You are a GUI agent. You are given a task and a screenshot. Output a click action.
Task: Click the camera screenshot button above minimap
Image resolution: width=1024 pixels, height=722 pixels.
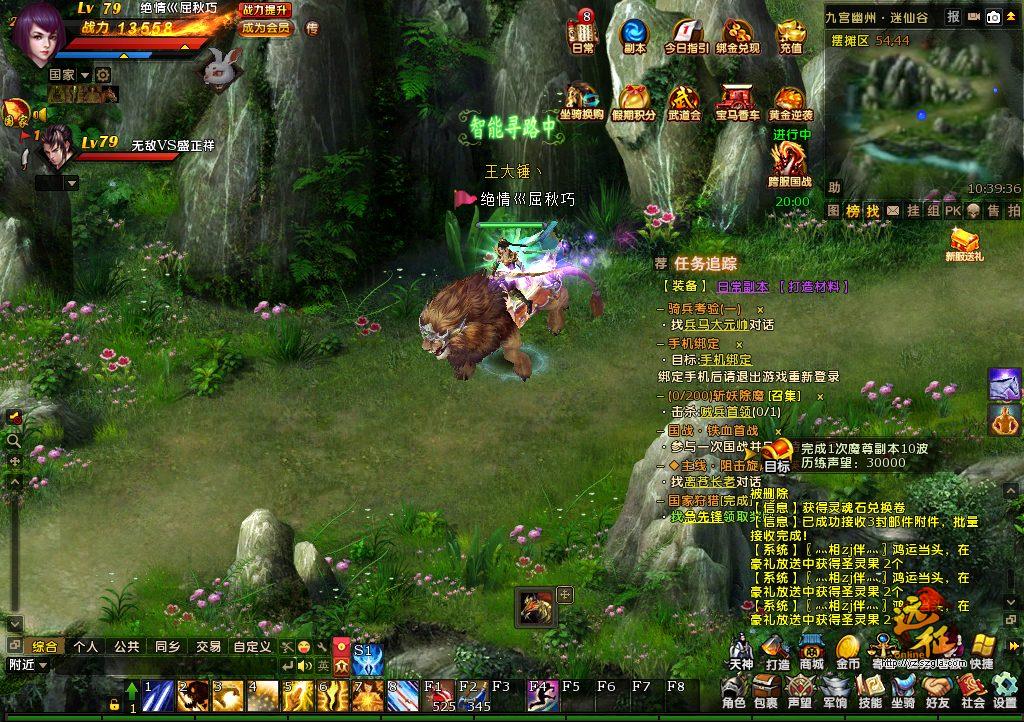(993, 17)
